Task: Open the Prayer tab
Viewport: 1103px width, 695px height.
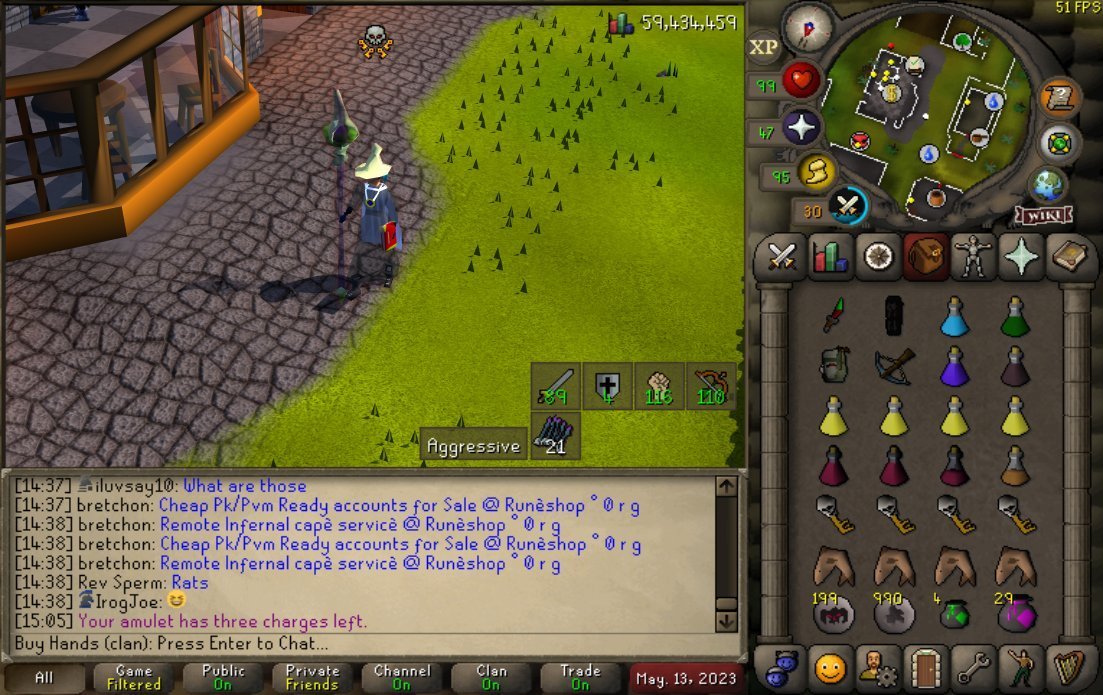Action: [x=1020, y=257]
